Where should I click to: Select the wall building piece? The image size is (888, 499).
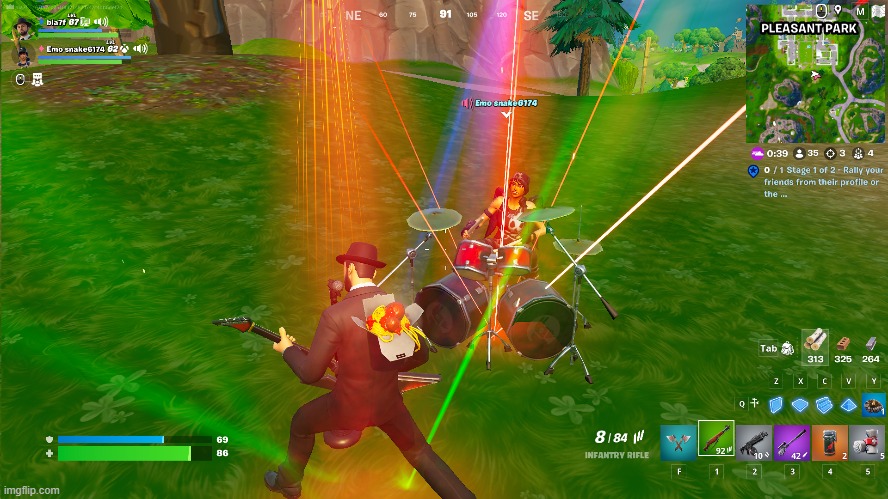click(x=776, y=404)
